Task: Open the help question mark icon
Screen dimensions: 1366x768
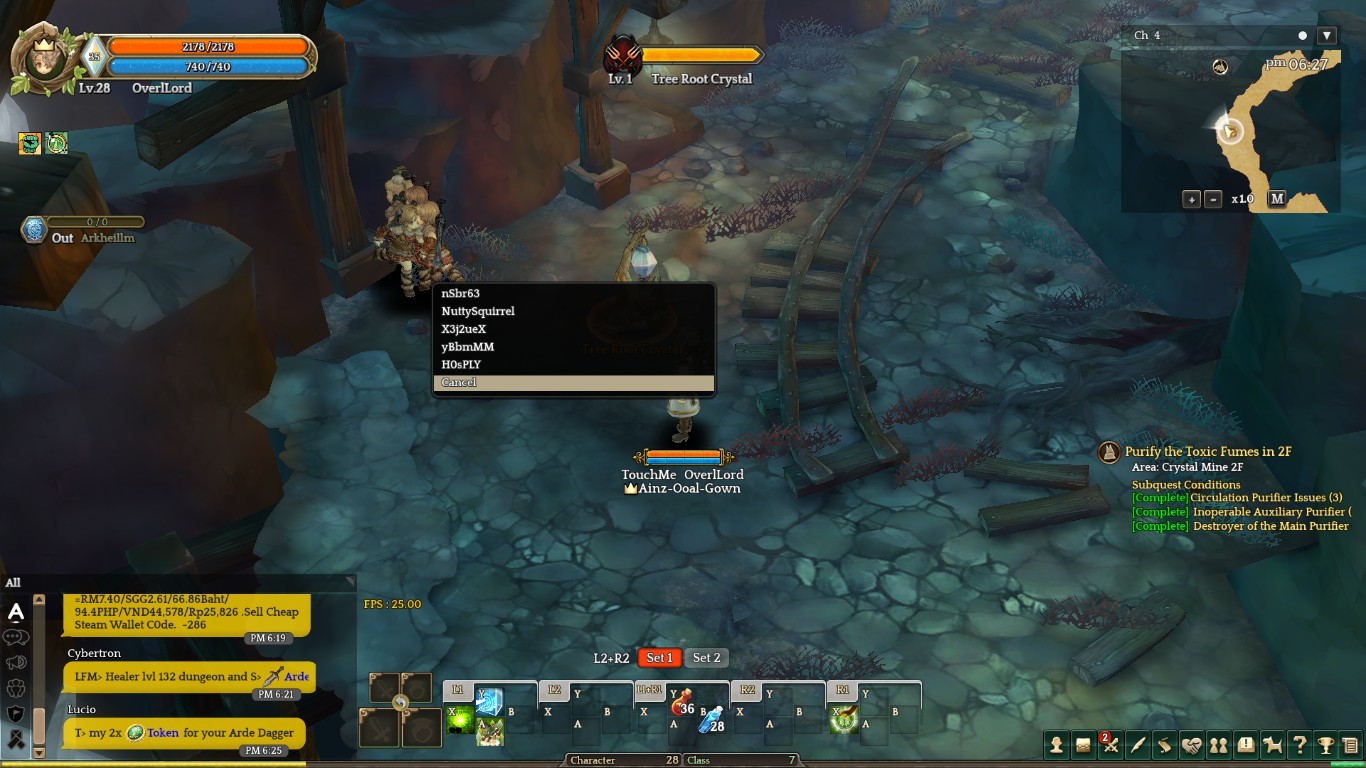Action: pos(1299,745)
